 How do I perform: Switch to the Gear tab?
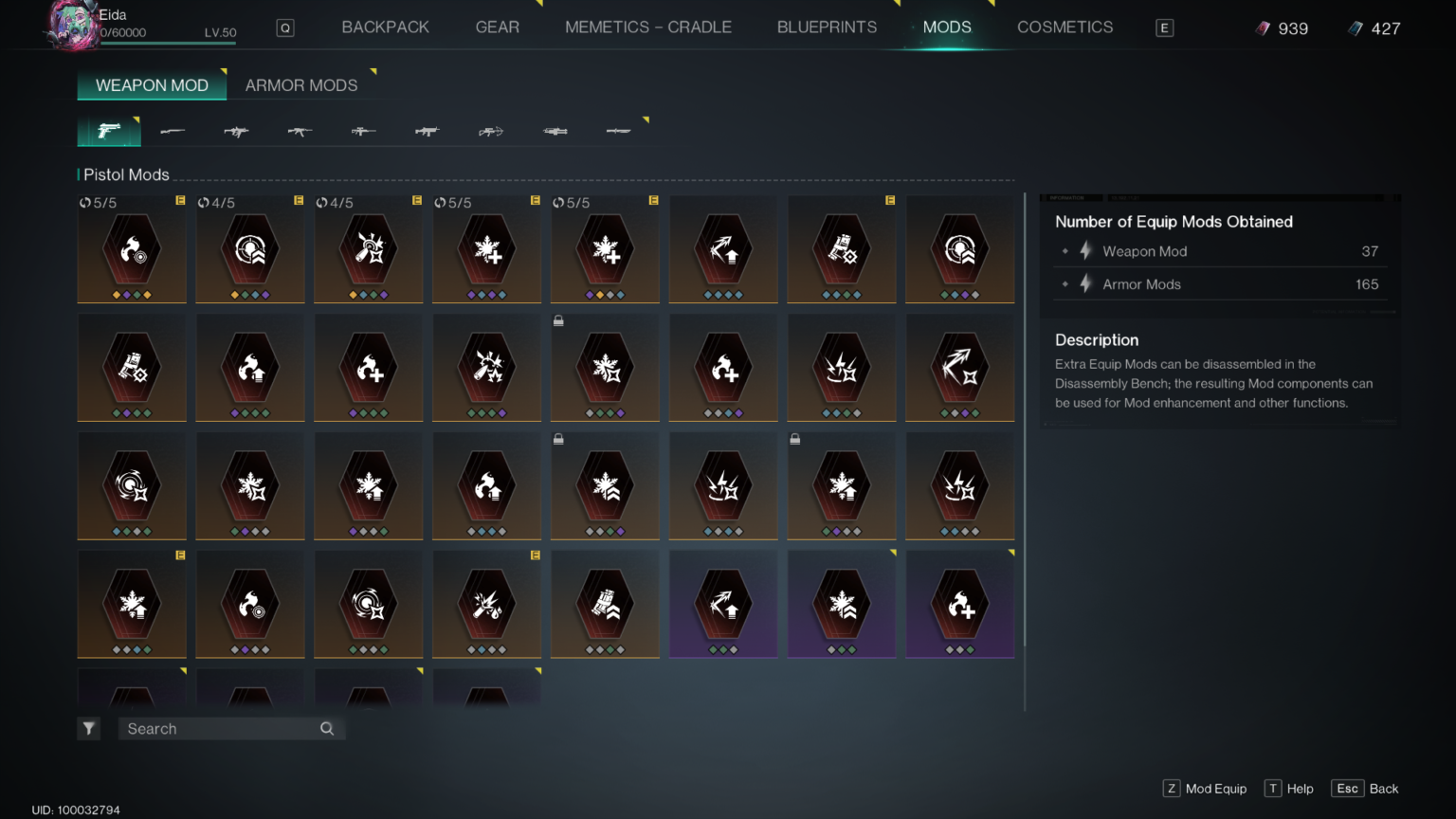(x=497, y=27)
